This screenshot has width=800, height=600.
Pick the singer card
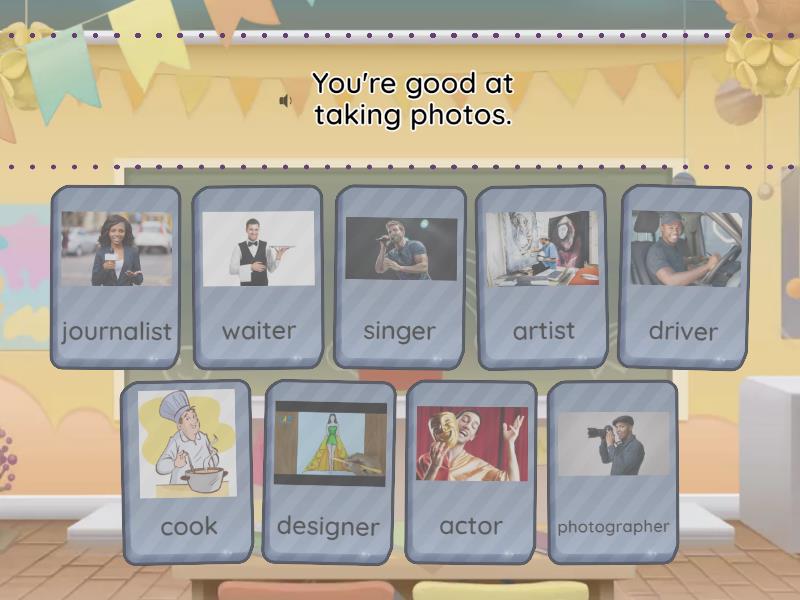pyautogui.click(x=400, y=277)
